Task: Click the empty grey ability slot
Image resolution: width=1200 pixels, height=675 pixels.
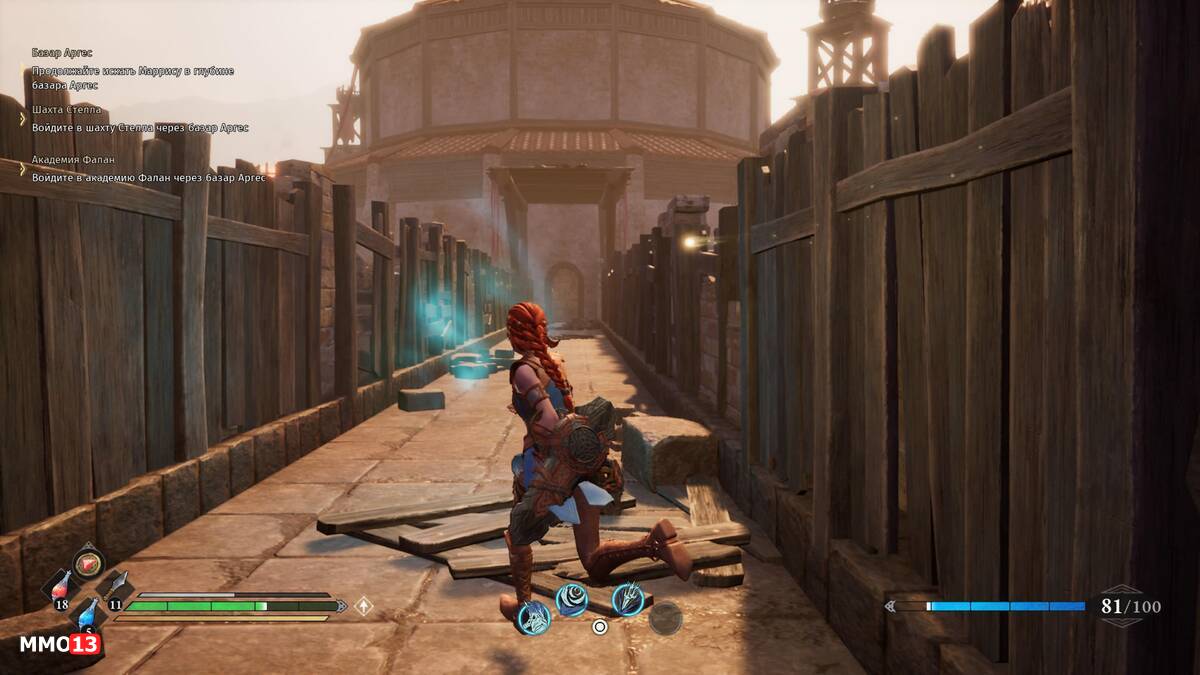Action: (x=665, y=618)
